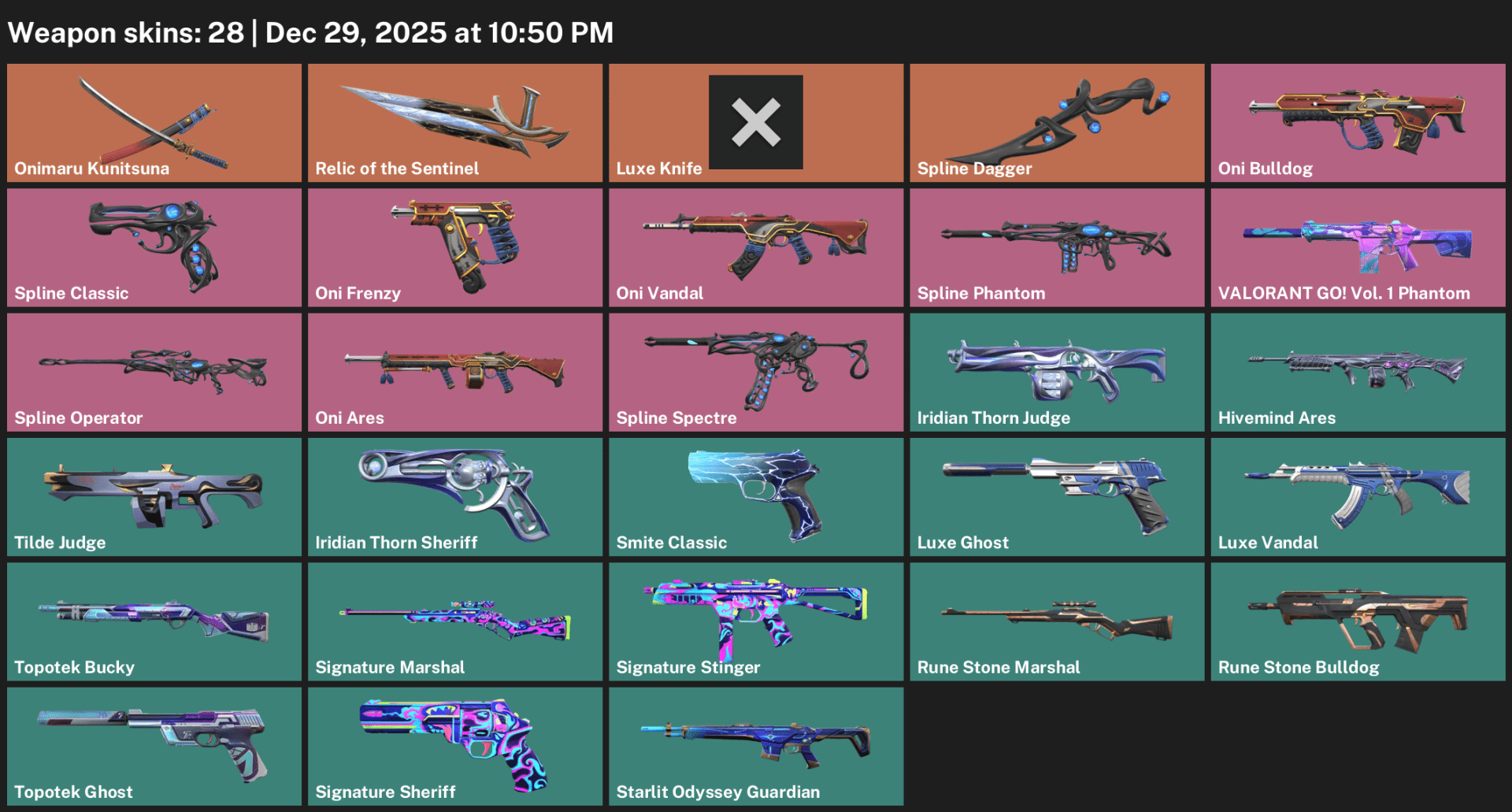Image resolution: width=1512 pixels, height=812 pixels.
Task: Open the Spline Phantom skin
Action: coord(1056,247)
